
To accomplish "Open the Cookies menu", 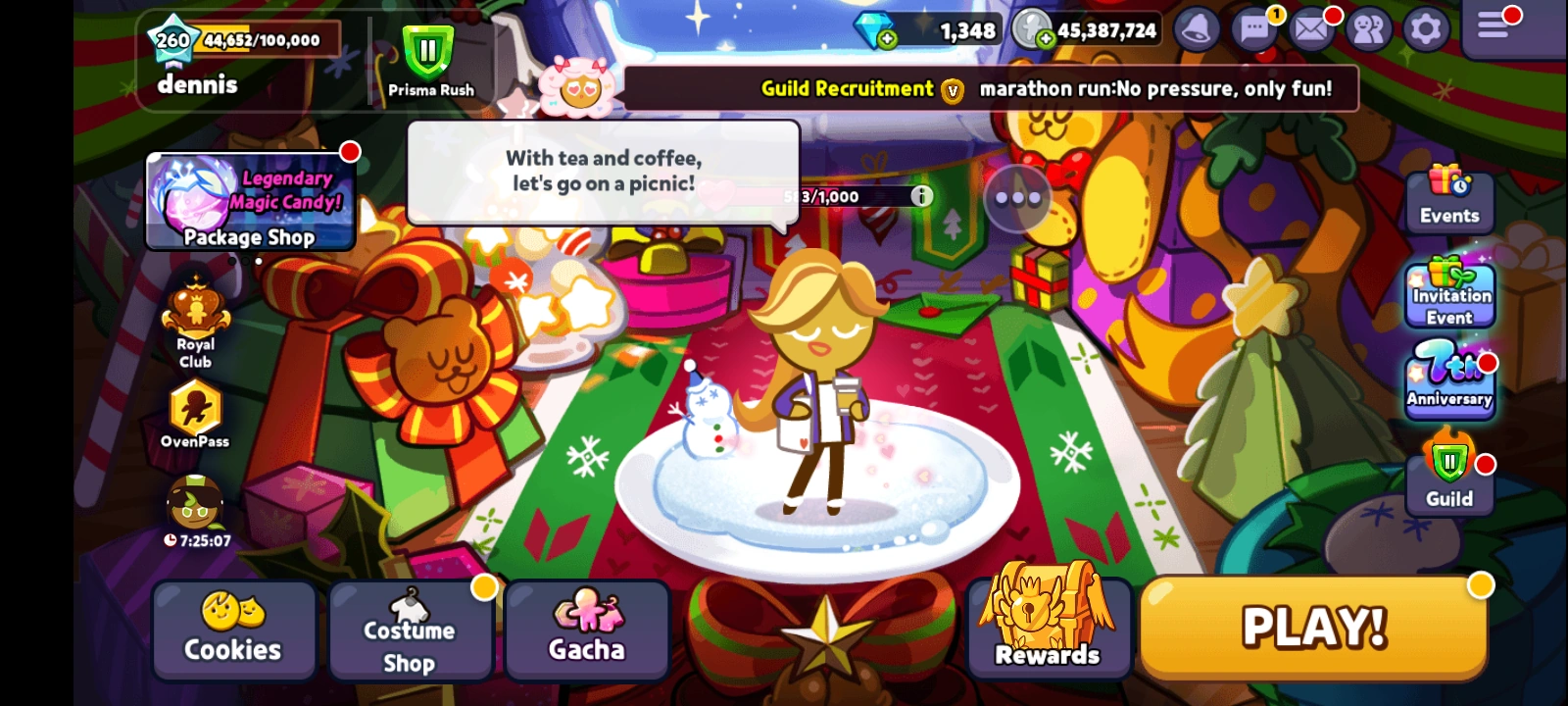I will coord(233,632).
